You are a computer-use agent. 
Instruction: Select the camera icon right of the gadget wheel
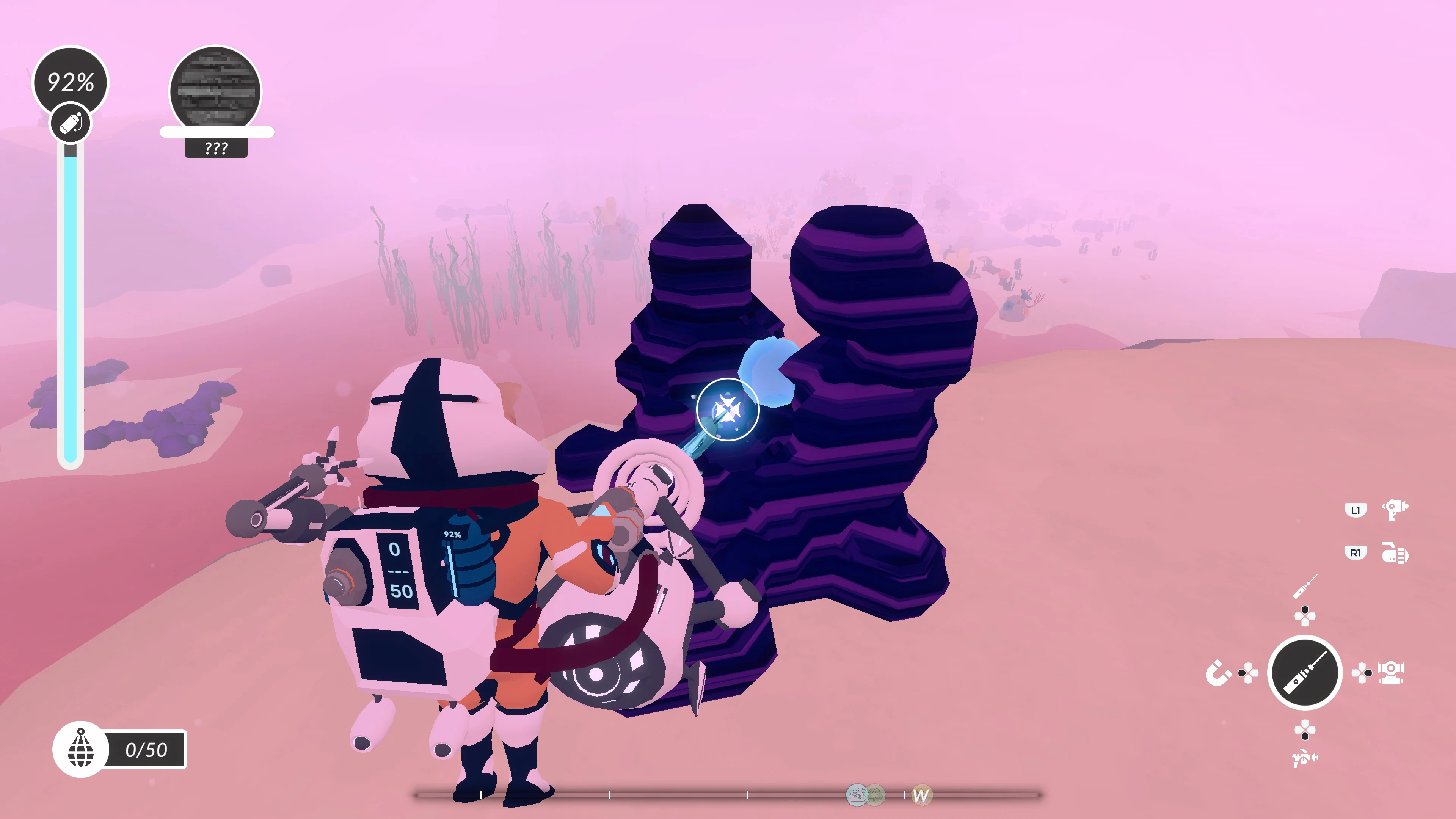1391,673
